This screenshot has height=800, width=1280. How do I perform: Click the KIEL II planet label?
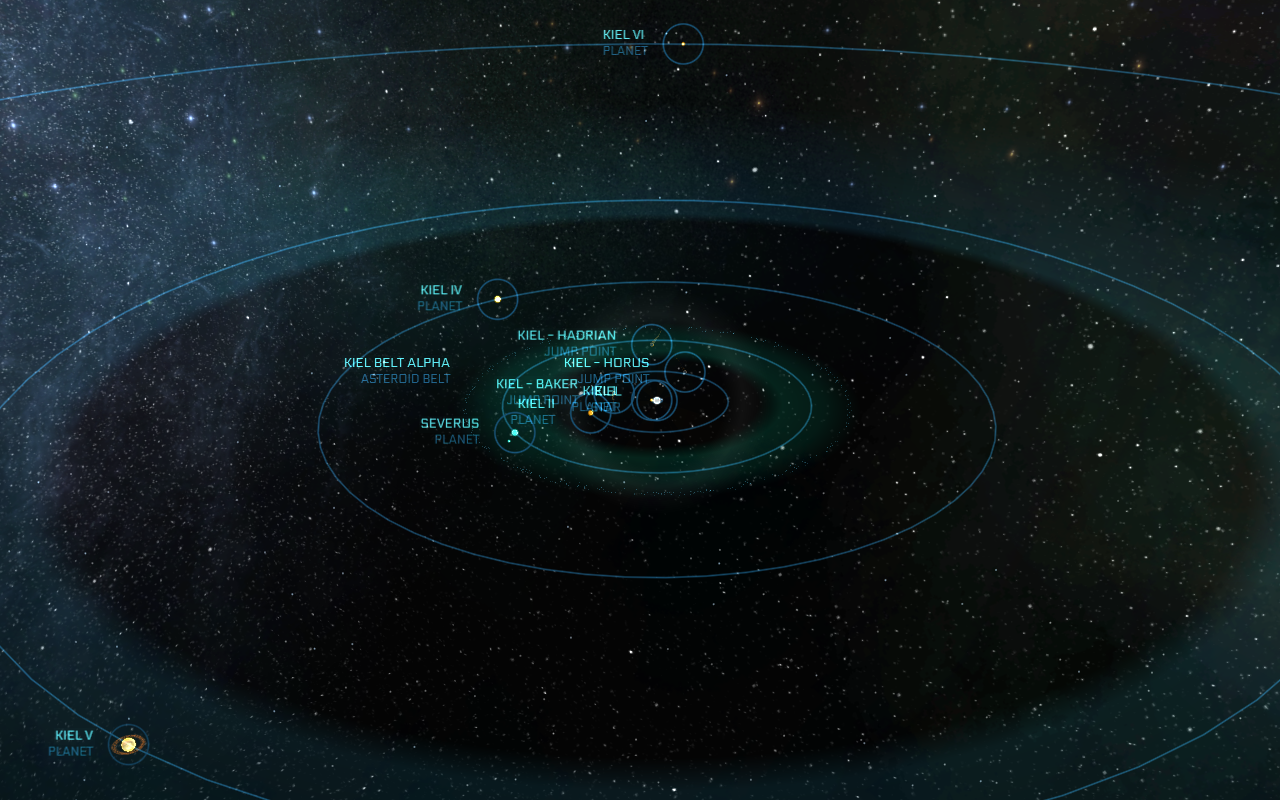(537, 403)
